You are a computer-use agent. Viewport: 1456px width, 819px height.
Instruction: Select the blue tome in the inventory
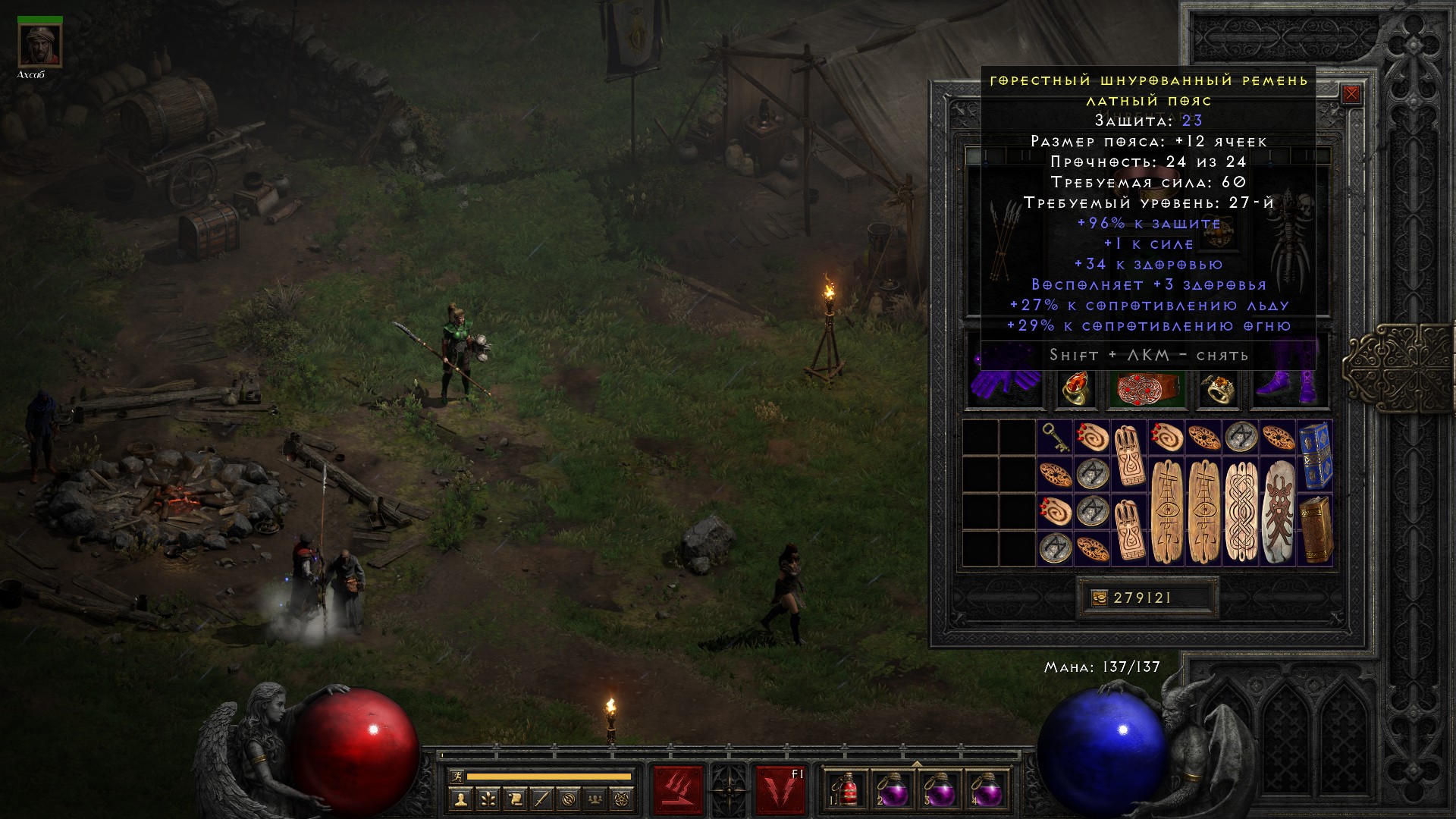point(1315,455)
